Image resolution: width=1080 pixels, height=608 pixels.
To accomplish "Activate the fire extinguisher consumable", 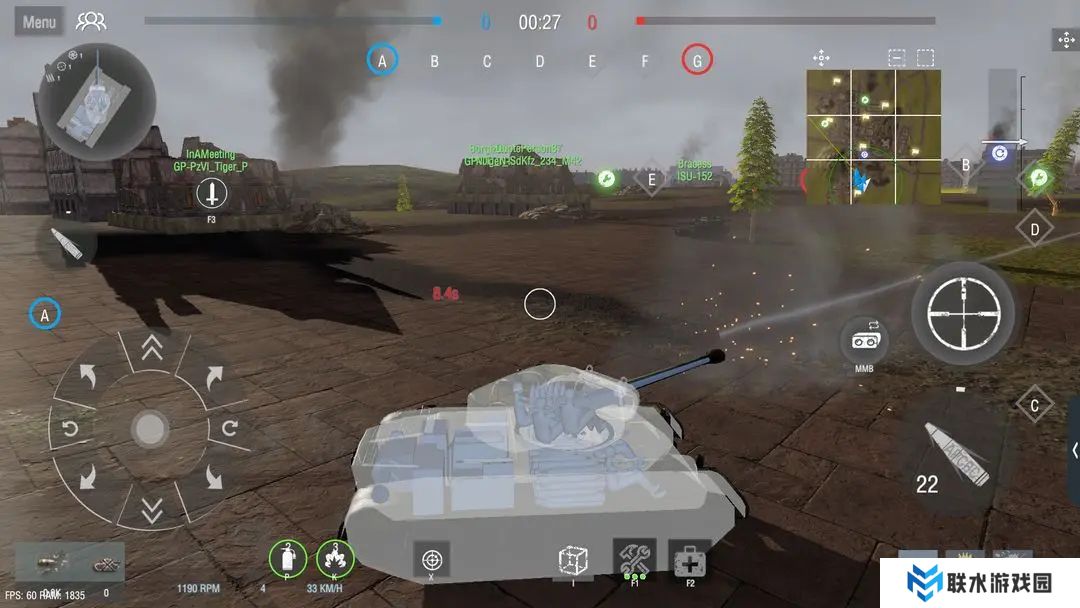I will tap(288, 558).
